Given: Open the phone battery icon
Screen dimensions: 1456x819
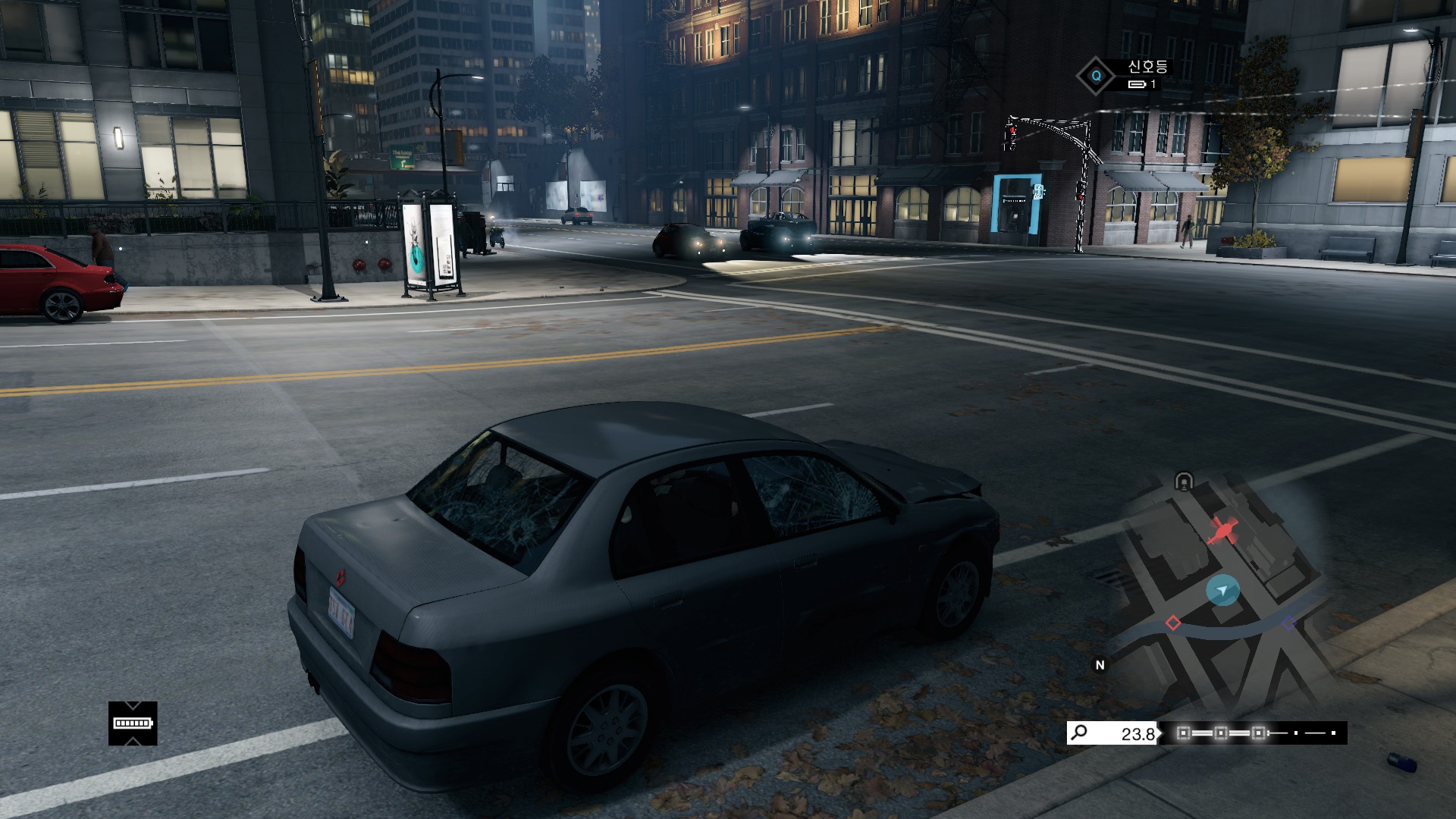Looking at the screenshot, I should tap(133, 723).
